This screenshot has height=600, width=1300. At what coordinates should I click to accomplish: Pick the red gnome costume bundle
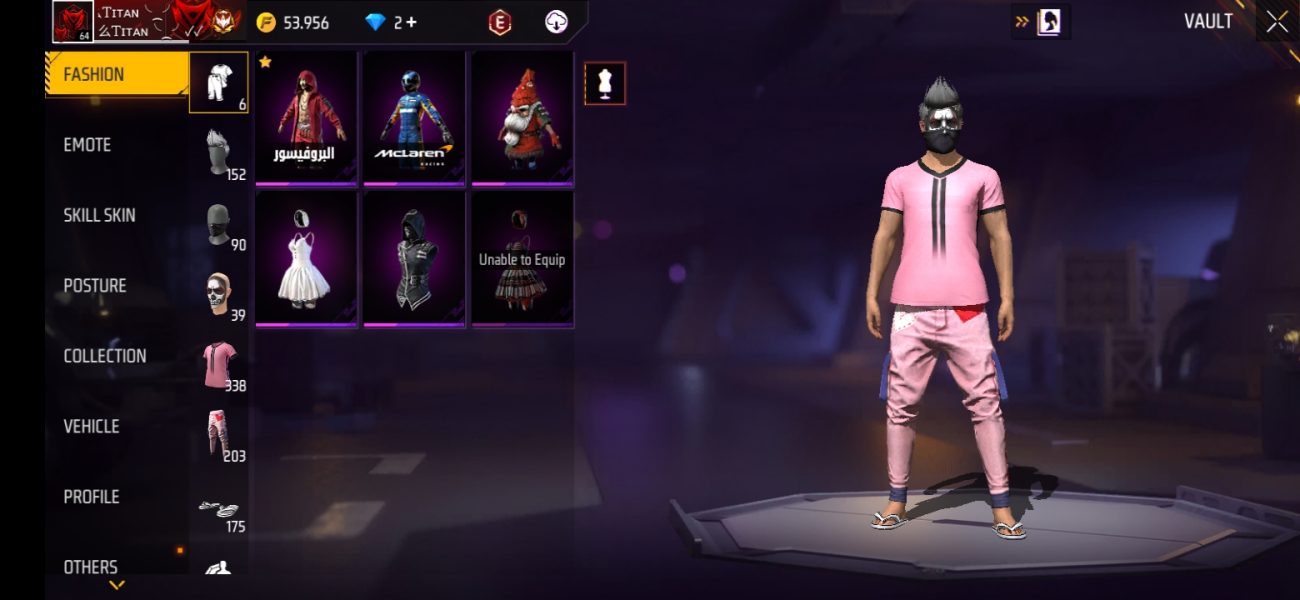pyautogui.click(x=522, y=117)
